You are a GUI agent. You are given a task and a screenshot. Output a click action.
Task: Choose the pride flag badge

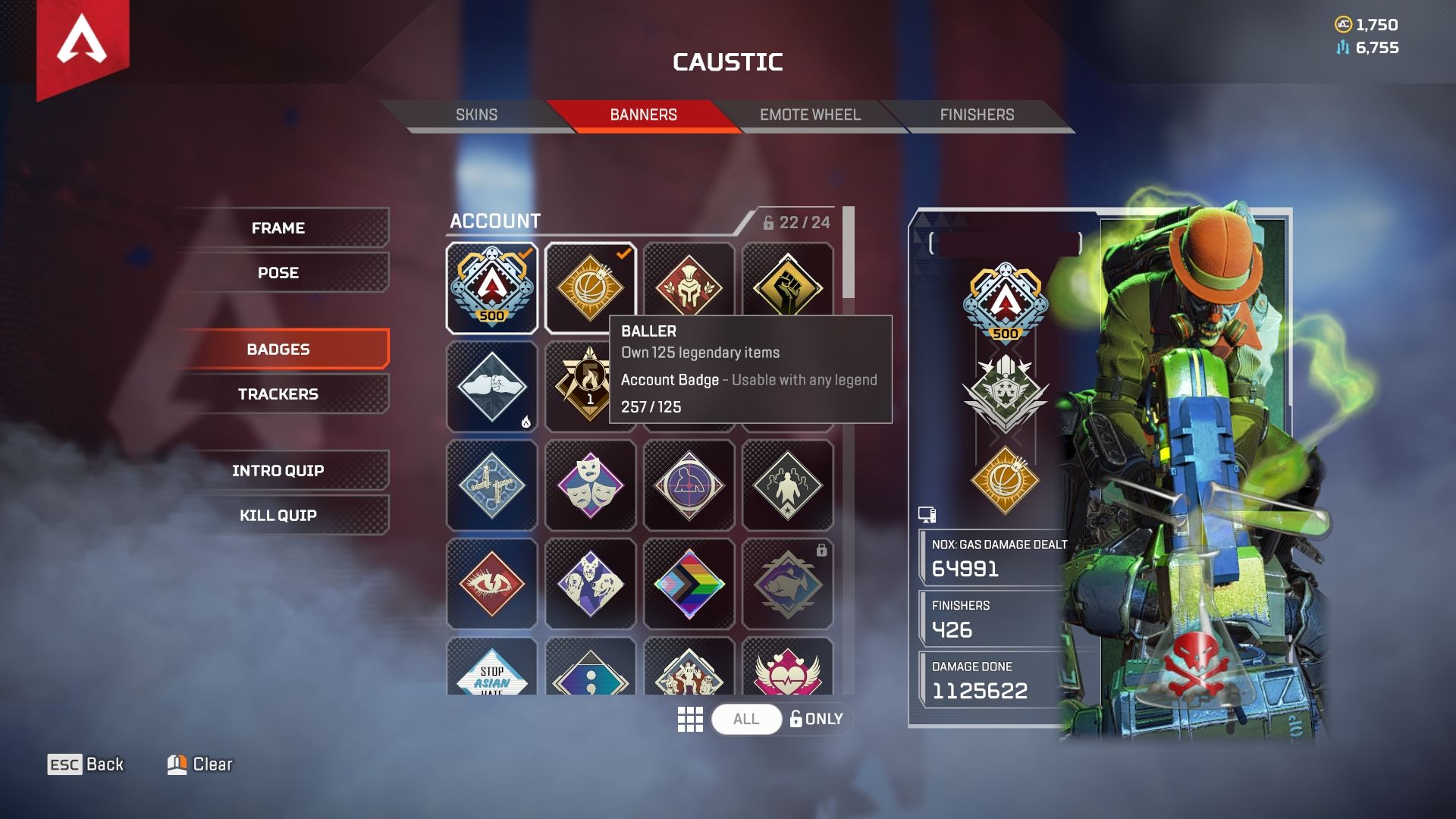click(689, 584)
